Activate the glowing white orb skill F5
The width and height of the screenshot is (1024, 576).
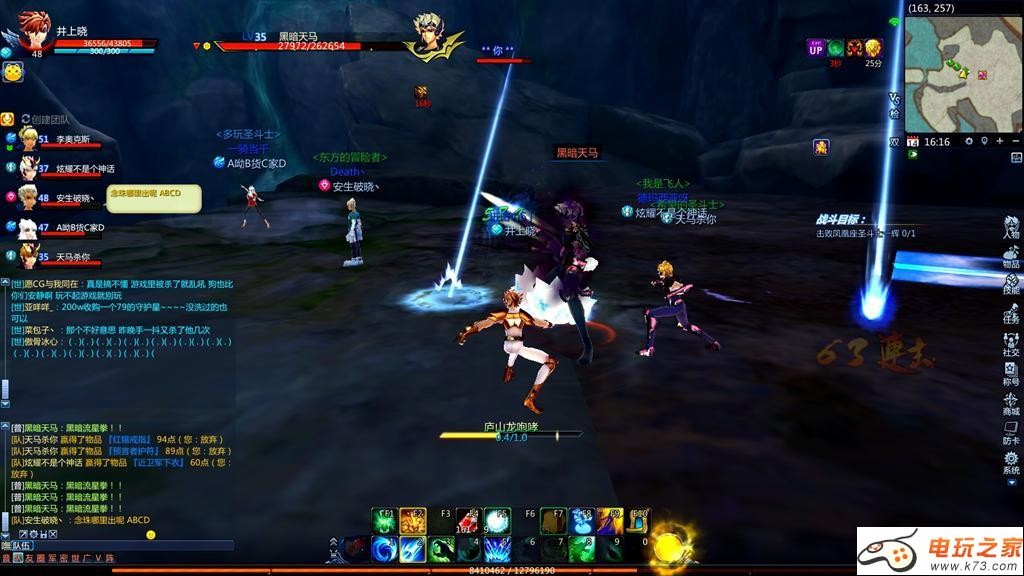497,521
